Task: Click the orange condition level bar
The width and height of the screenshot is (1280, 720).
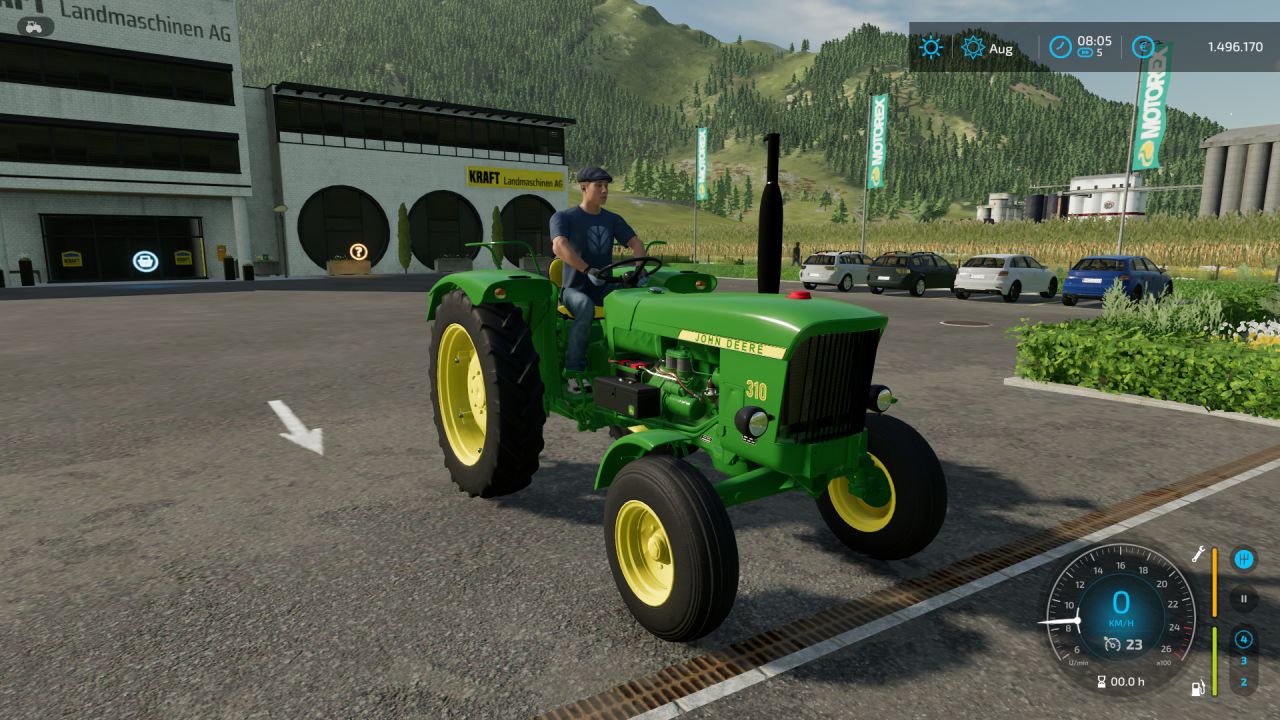Action: (1215, 583)
